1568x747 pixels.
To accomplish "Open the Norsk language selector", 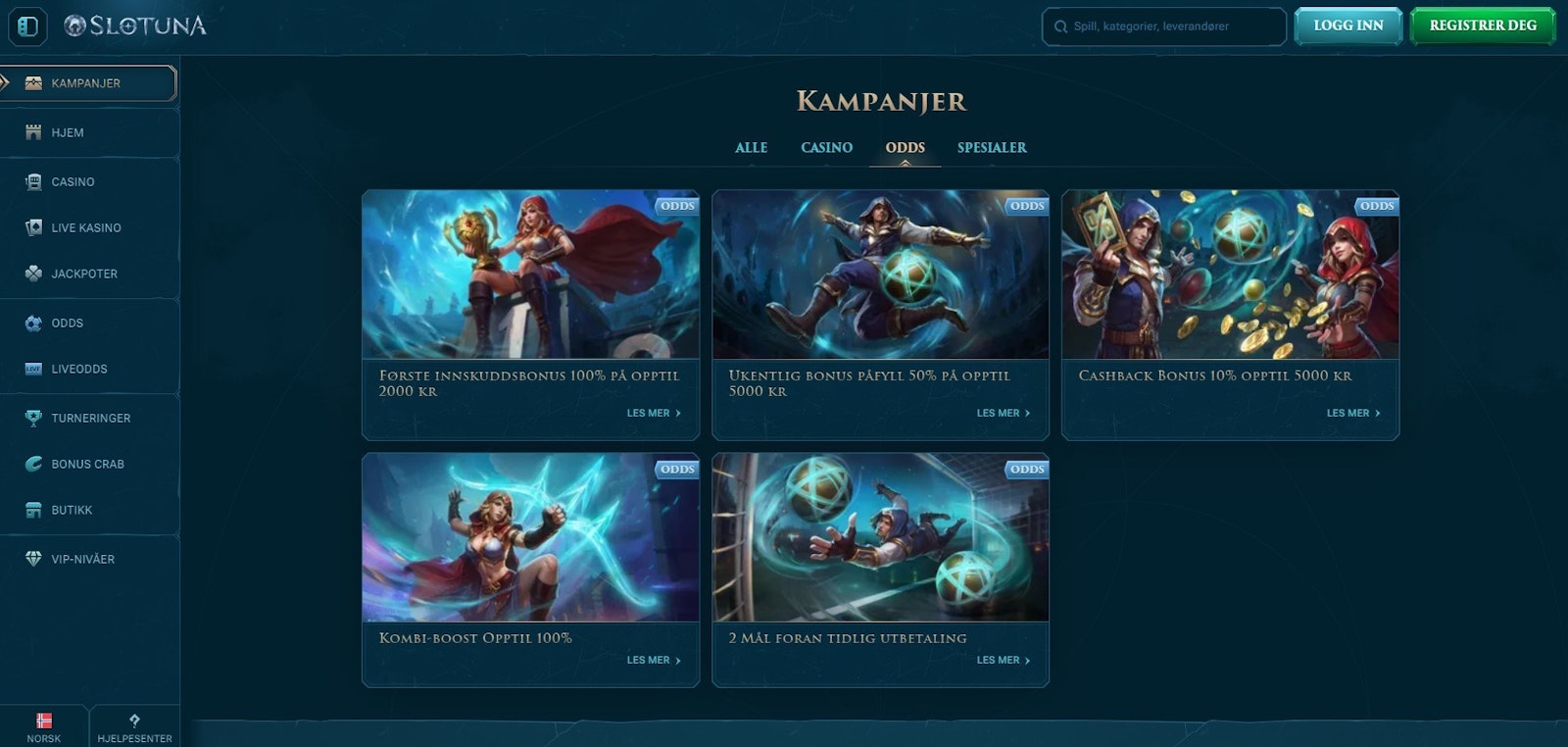I will 44,725.
